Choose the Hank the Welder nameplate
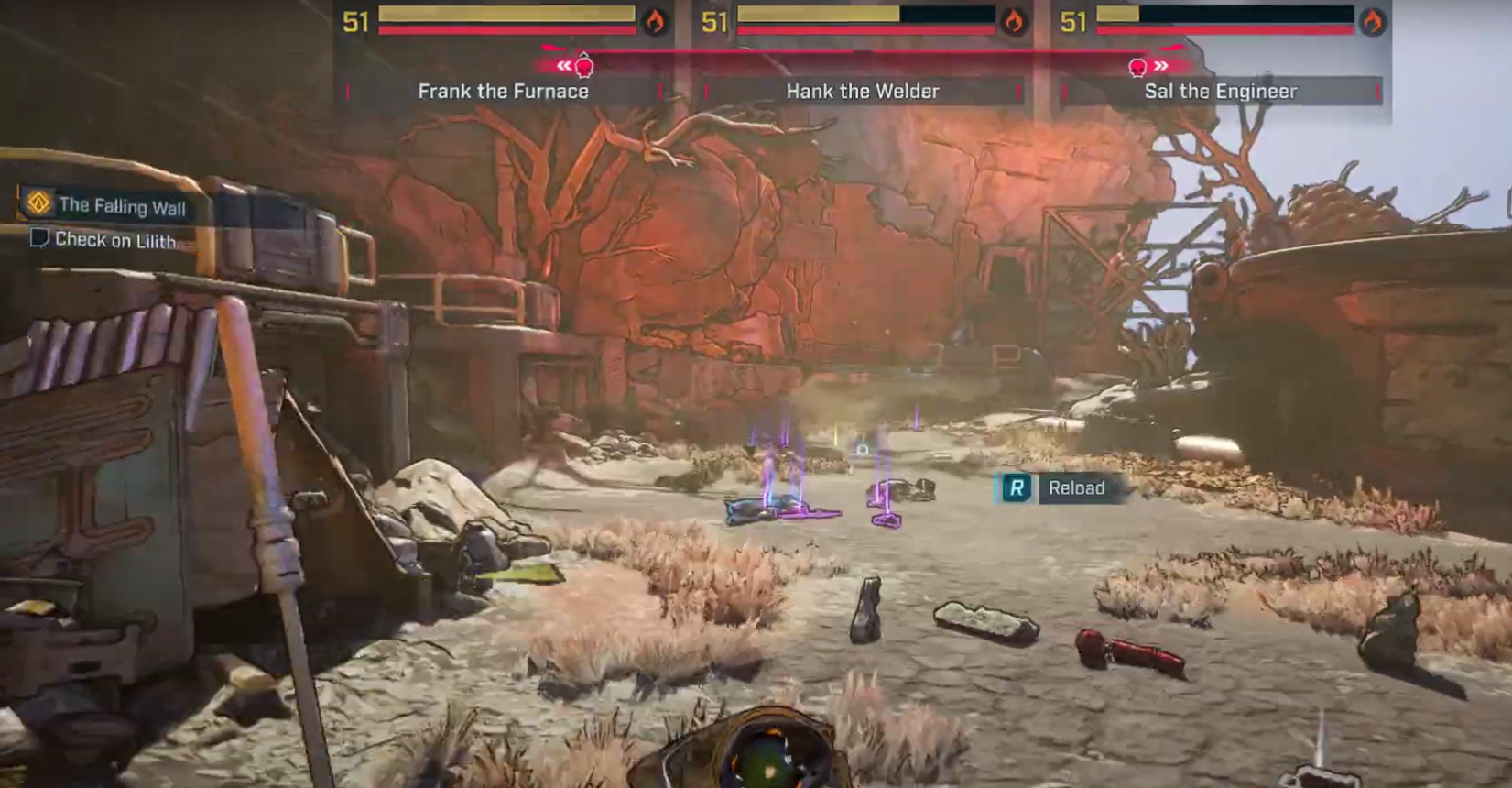This screenshot has width=1512, height=788. pyautogui.click(x=862, y=92)
